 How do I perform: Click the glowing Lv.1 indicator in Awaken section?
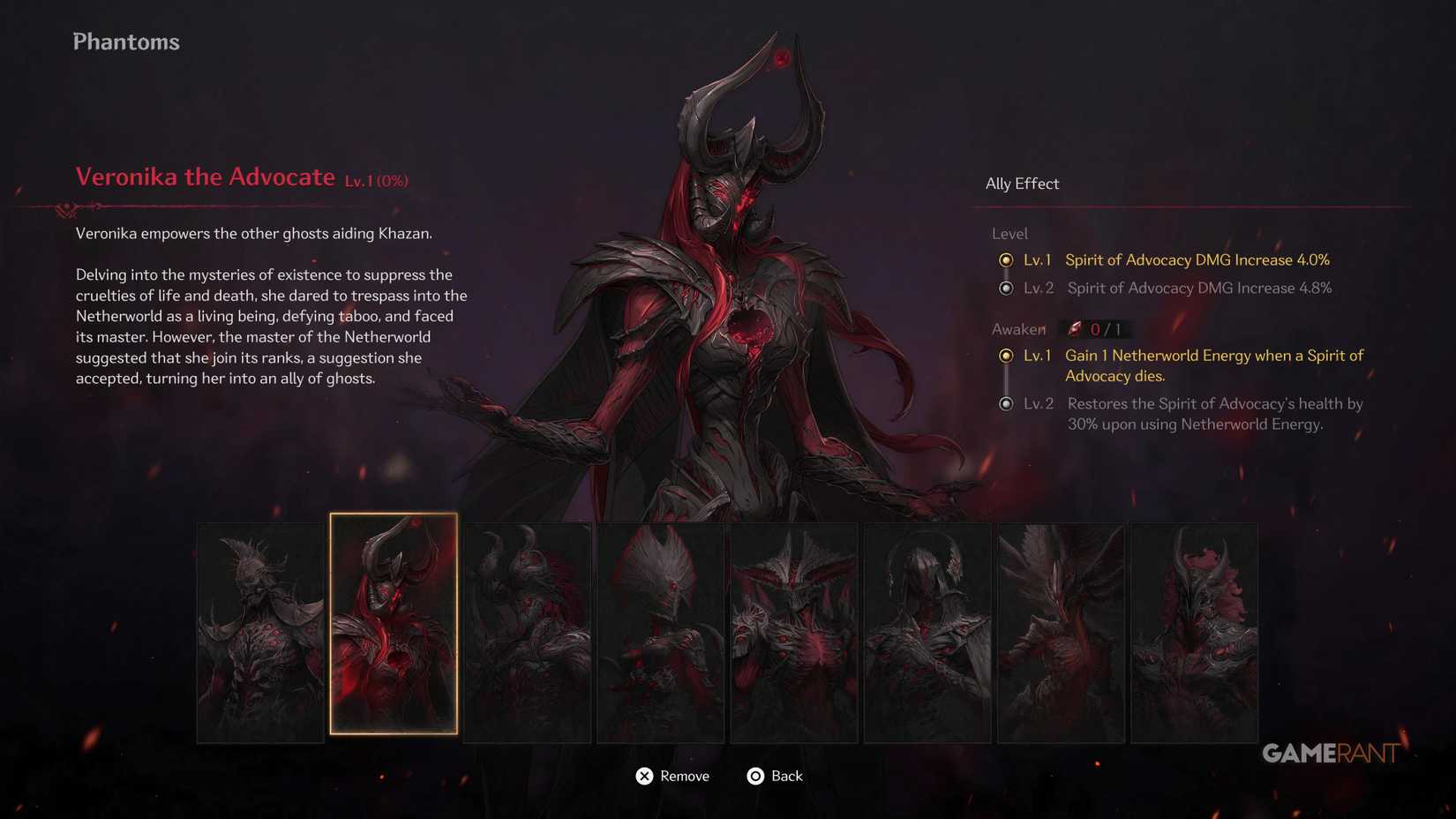(x=1007, y=356)
